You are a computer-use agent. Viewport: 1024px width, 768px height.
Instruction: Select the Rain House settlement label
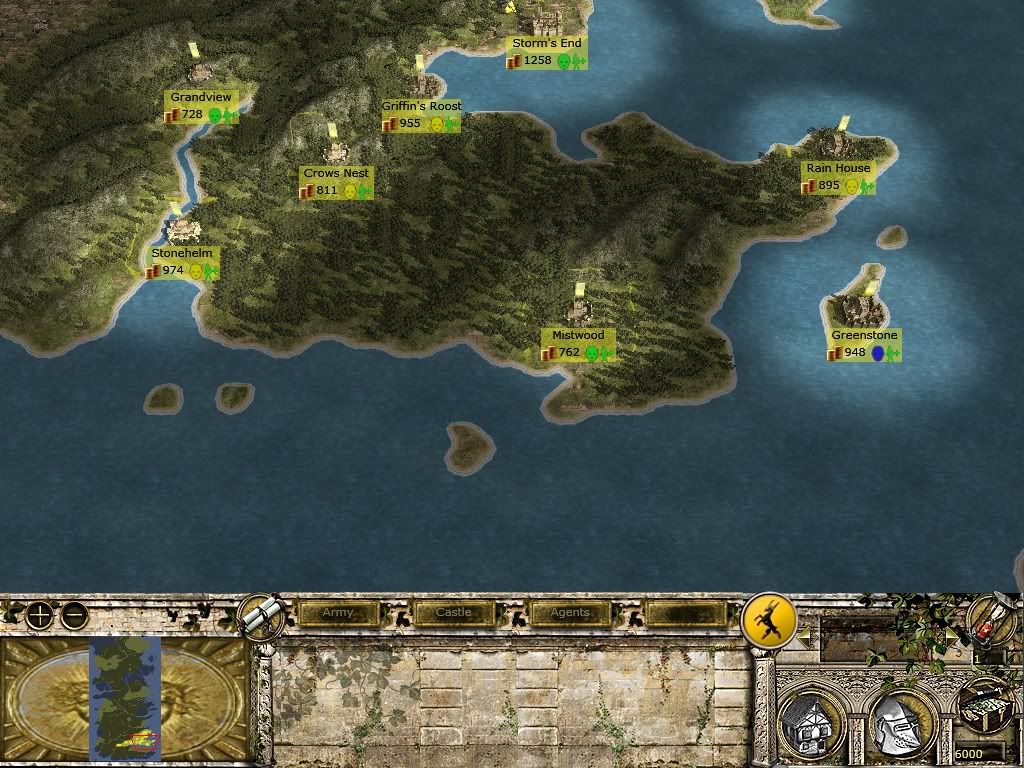click(x=838, y=169)
